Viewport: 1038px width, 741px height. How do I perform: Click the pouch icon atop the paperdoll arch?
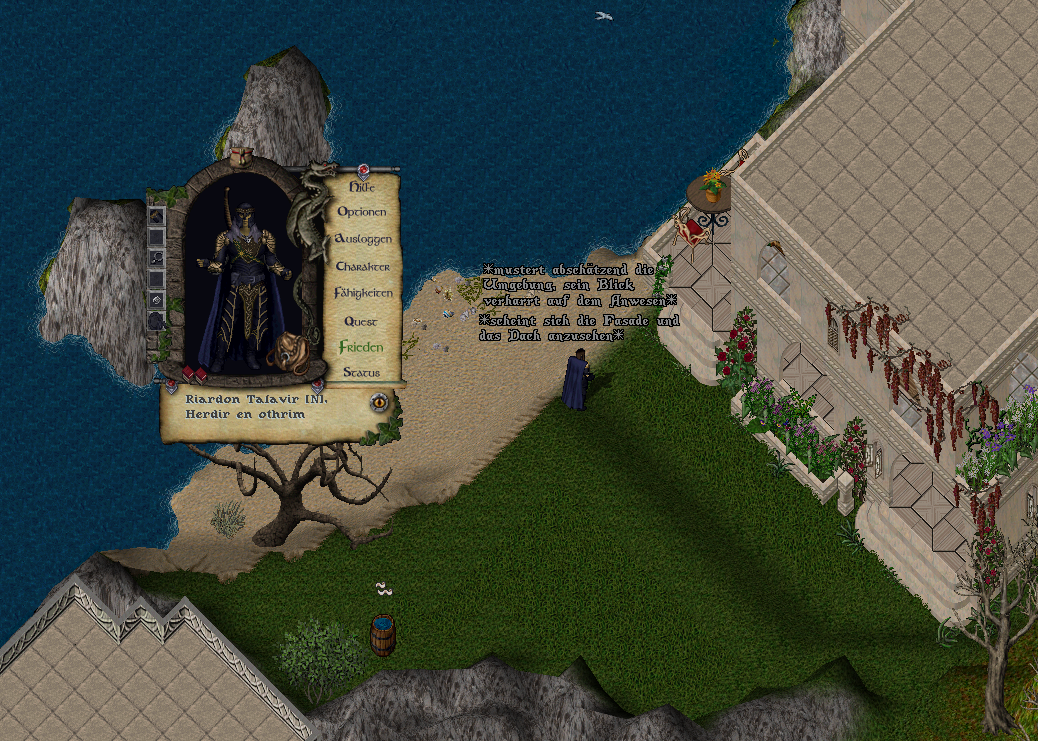(x=240, y=157)
